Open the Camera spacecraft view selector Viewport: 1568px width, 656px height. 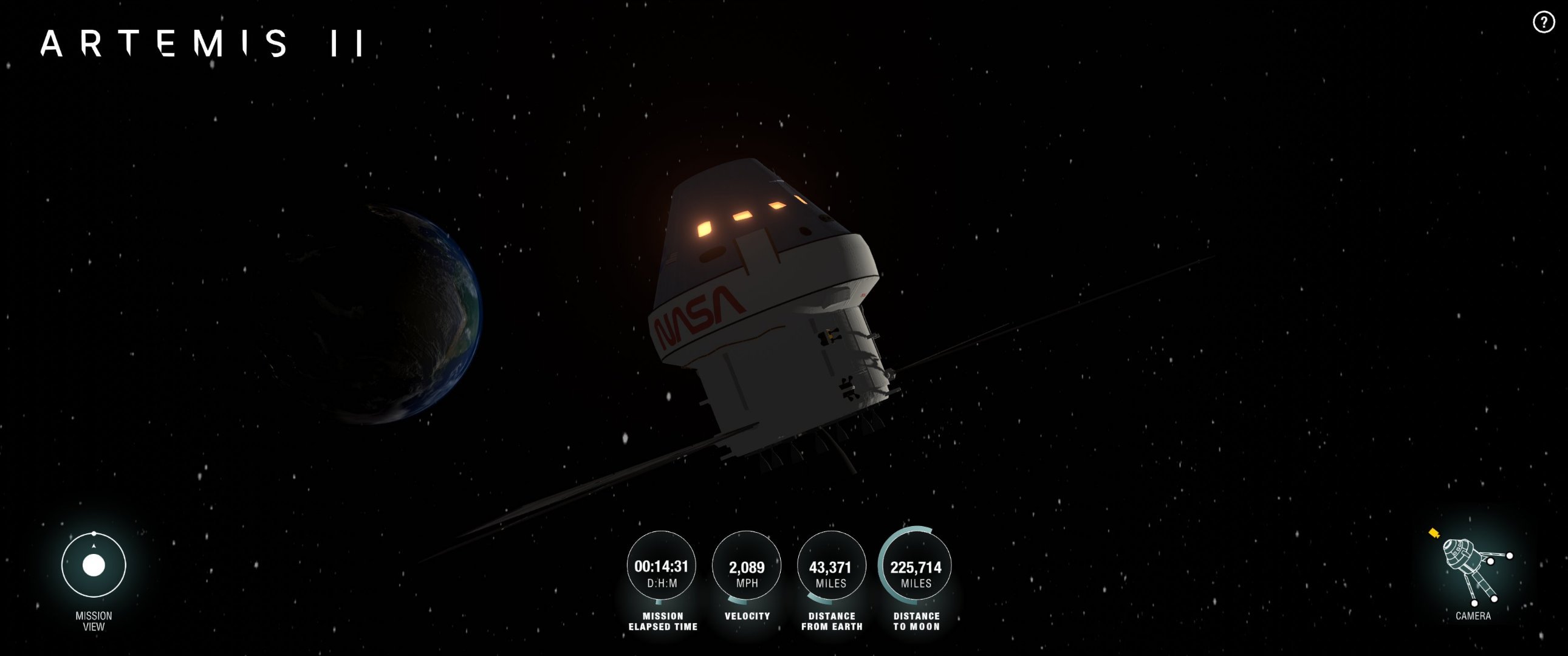click(x=1472, y=569)
